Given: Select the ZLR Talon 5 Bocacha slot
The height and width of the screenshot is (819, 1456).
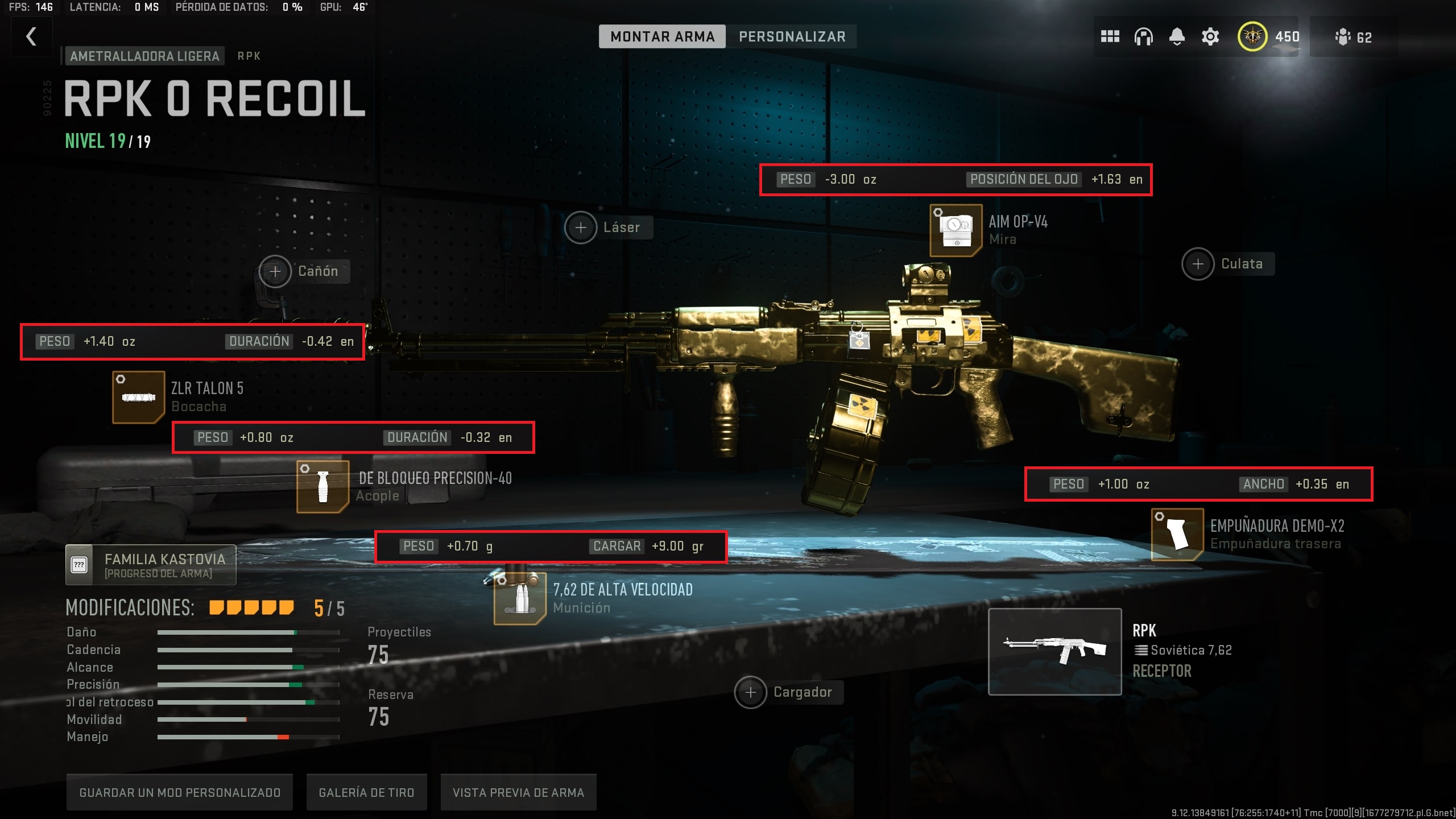Looking at the screenshot, I should click(138, 397).
